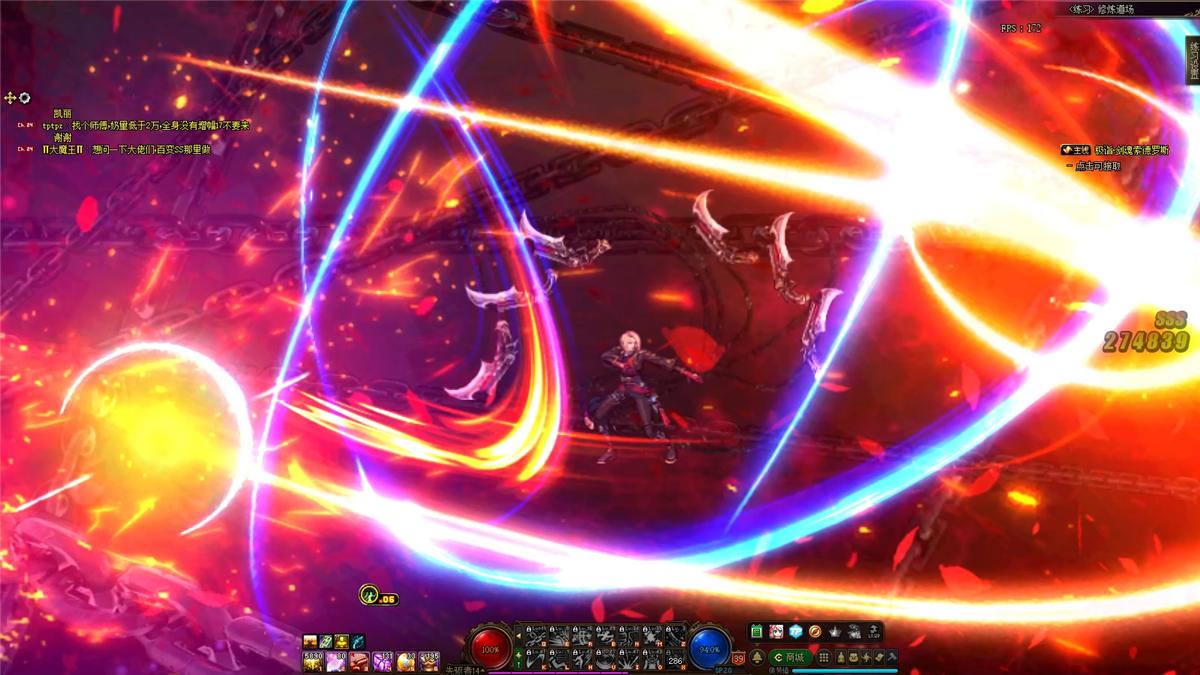
Task: Open the practice settings side tab
Action: pyautogui.click(x=1192, y=62)
